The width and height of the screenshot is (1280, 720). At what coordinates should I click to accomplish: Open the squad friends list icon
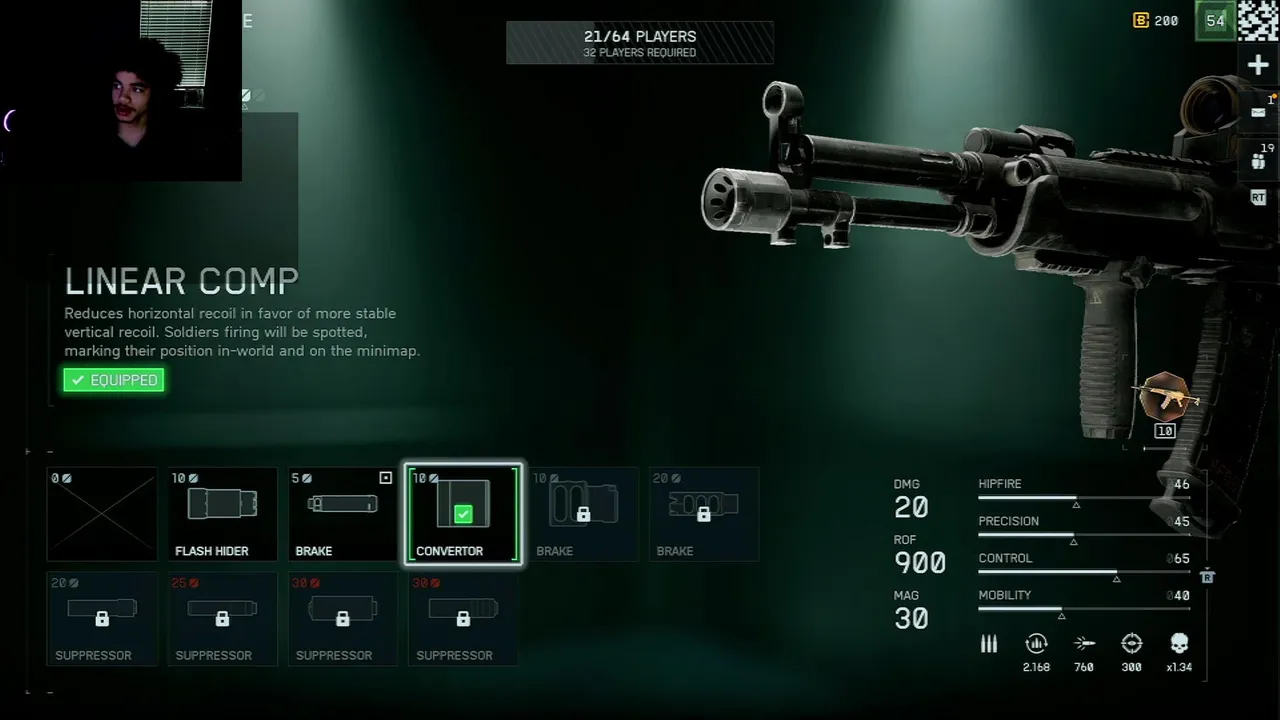click(1258, 159)
